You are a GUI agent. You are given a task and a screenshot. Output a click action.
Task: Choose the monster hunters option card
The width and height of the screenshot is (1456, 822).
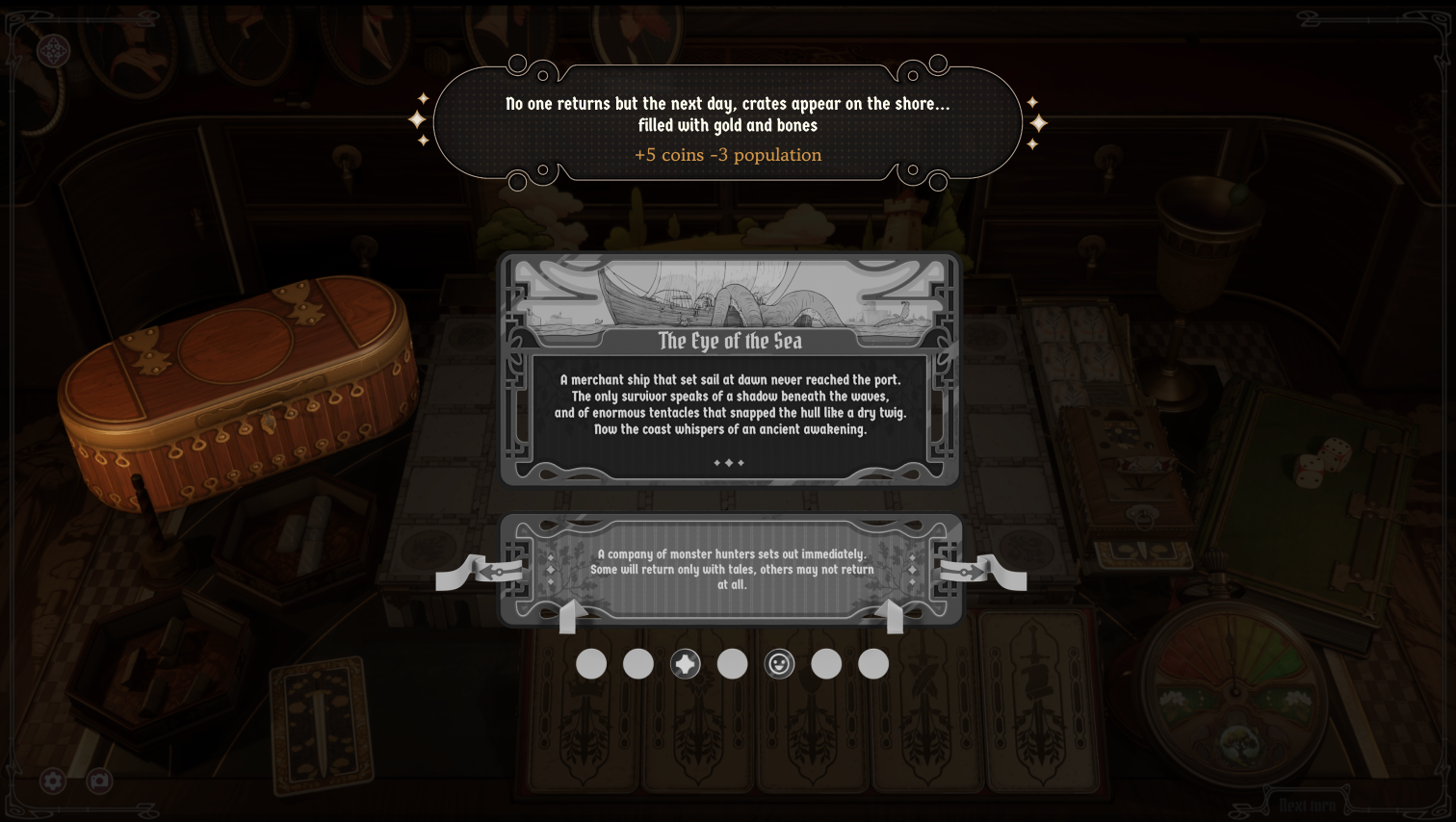click(x=730, y=568)
